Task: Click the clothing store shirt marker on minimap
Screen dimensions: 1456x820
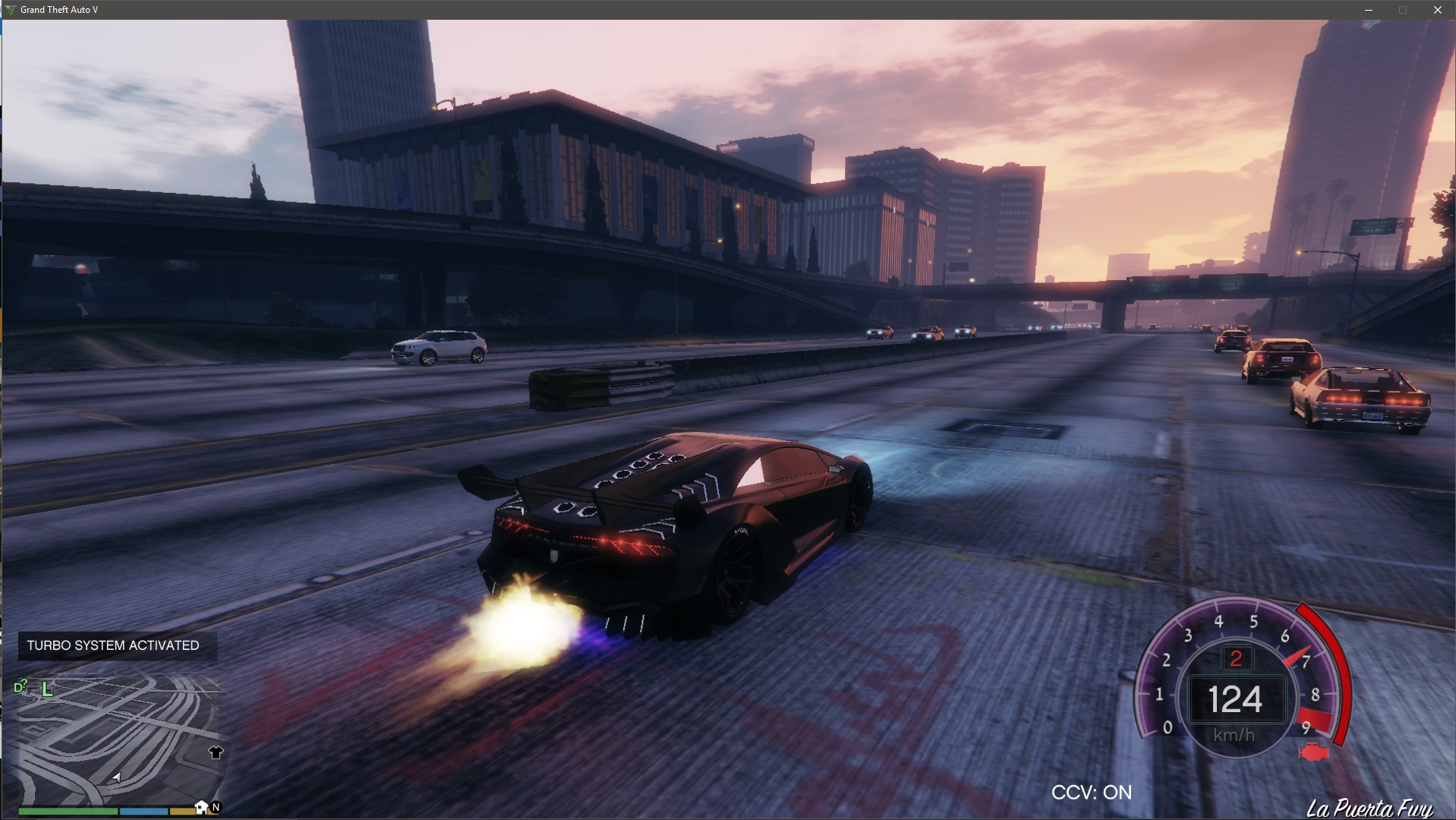Action: tap(216, 752)
